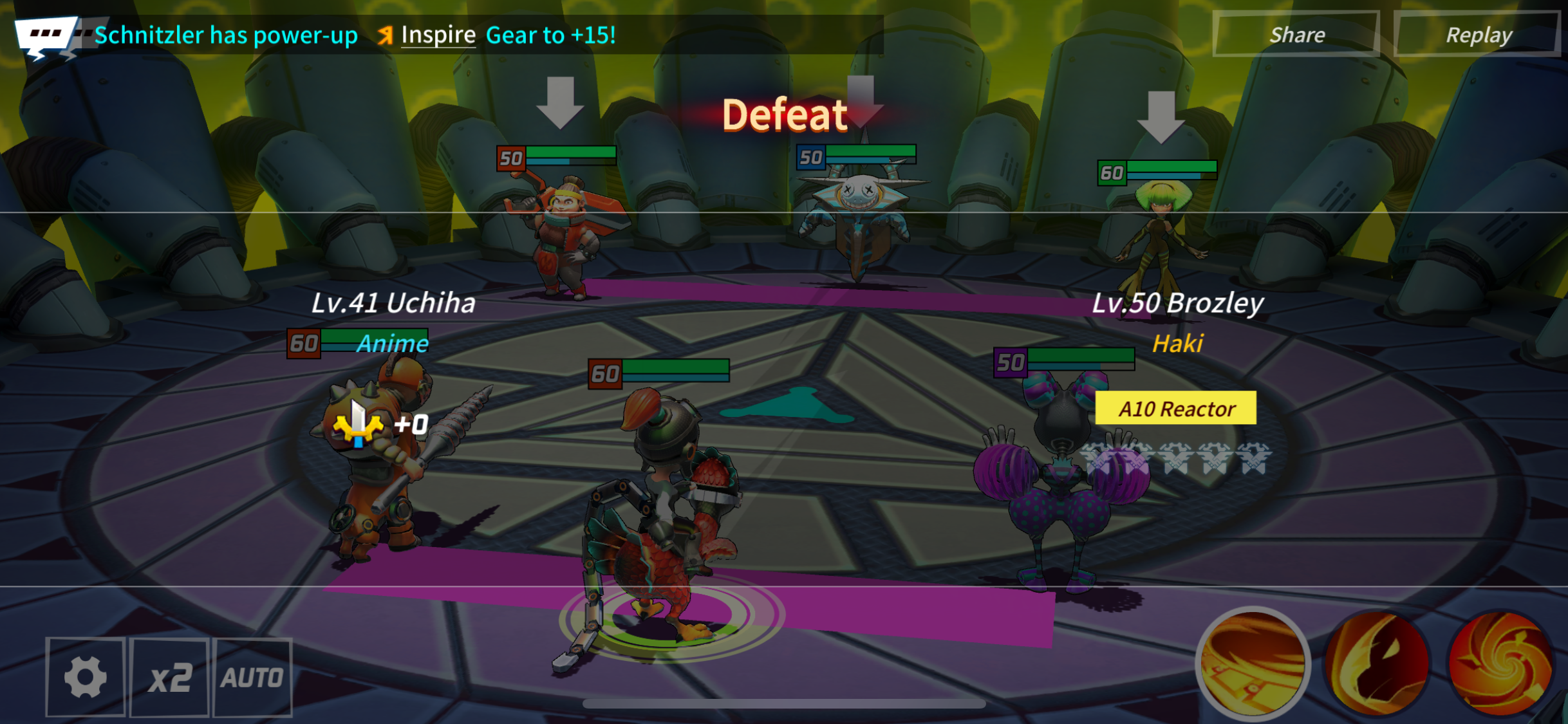1568x724 pixels.
Task: Share the battle result
Action: point(1296,35)
